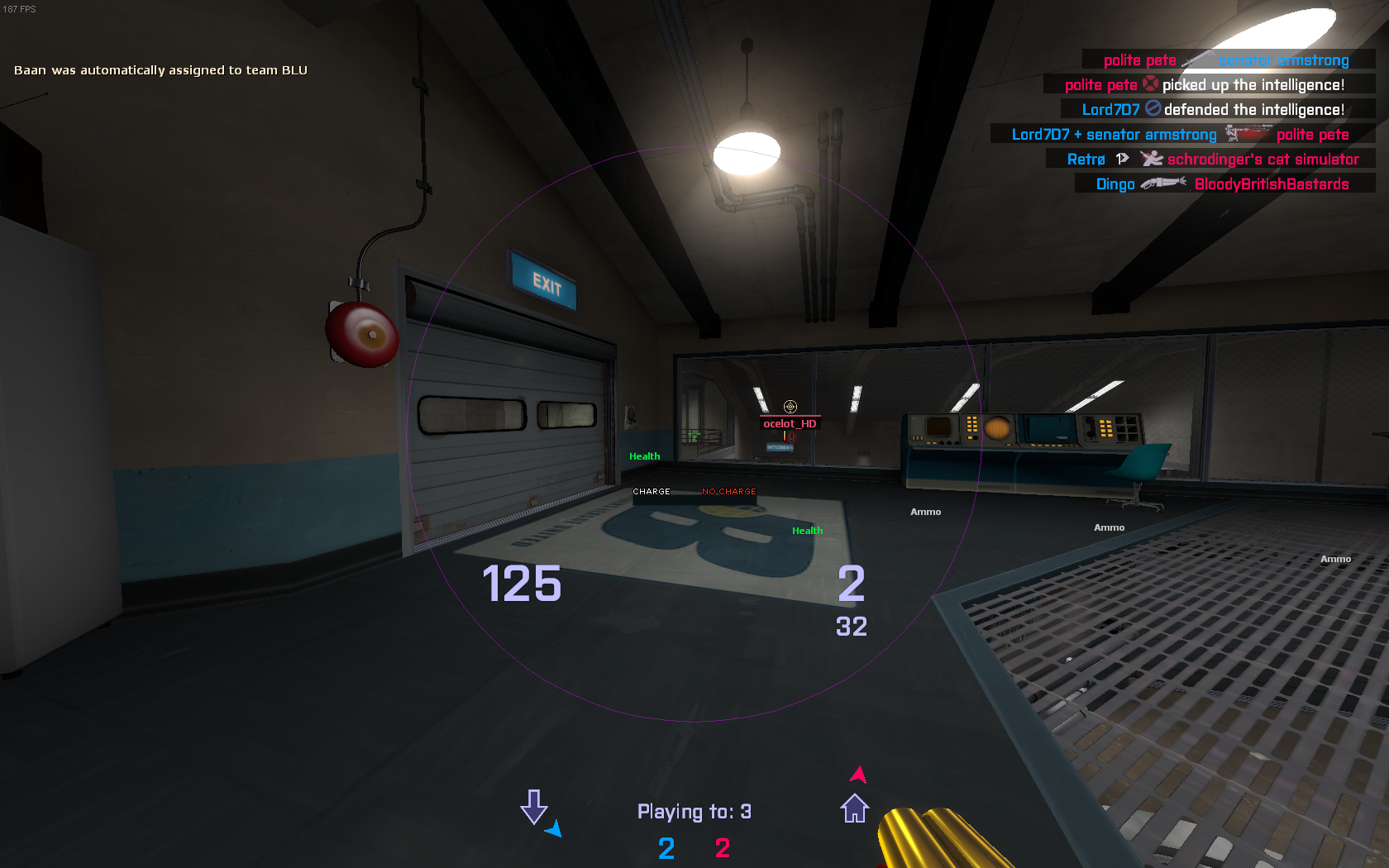Click the RED team pink directional marker
Image resolution: width=1389 pixels, height=868 pixels.
coord(858,775)
